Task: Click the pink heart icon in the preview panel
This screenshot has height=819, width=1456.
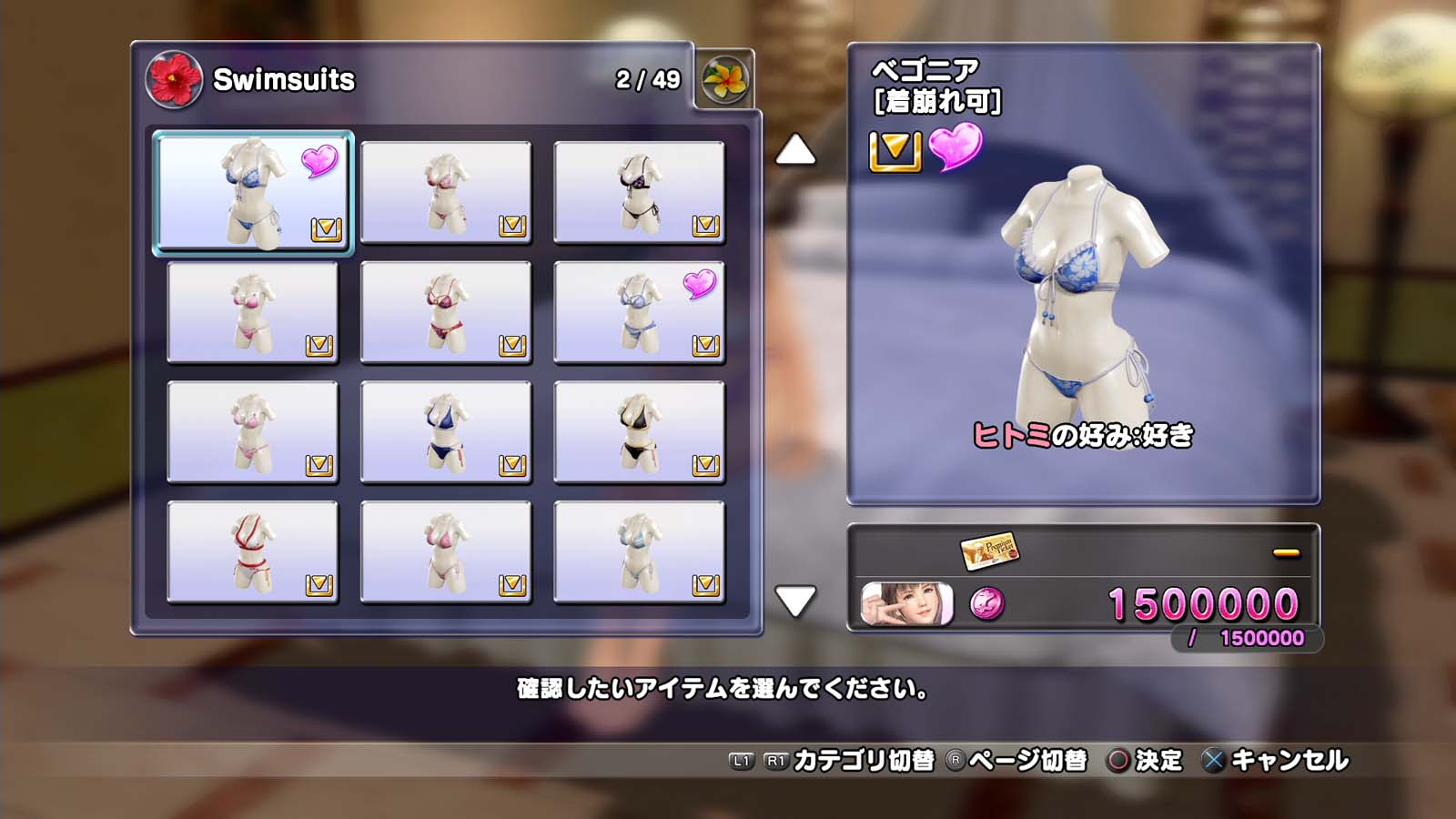Action: coord(955,147)
